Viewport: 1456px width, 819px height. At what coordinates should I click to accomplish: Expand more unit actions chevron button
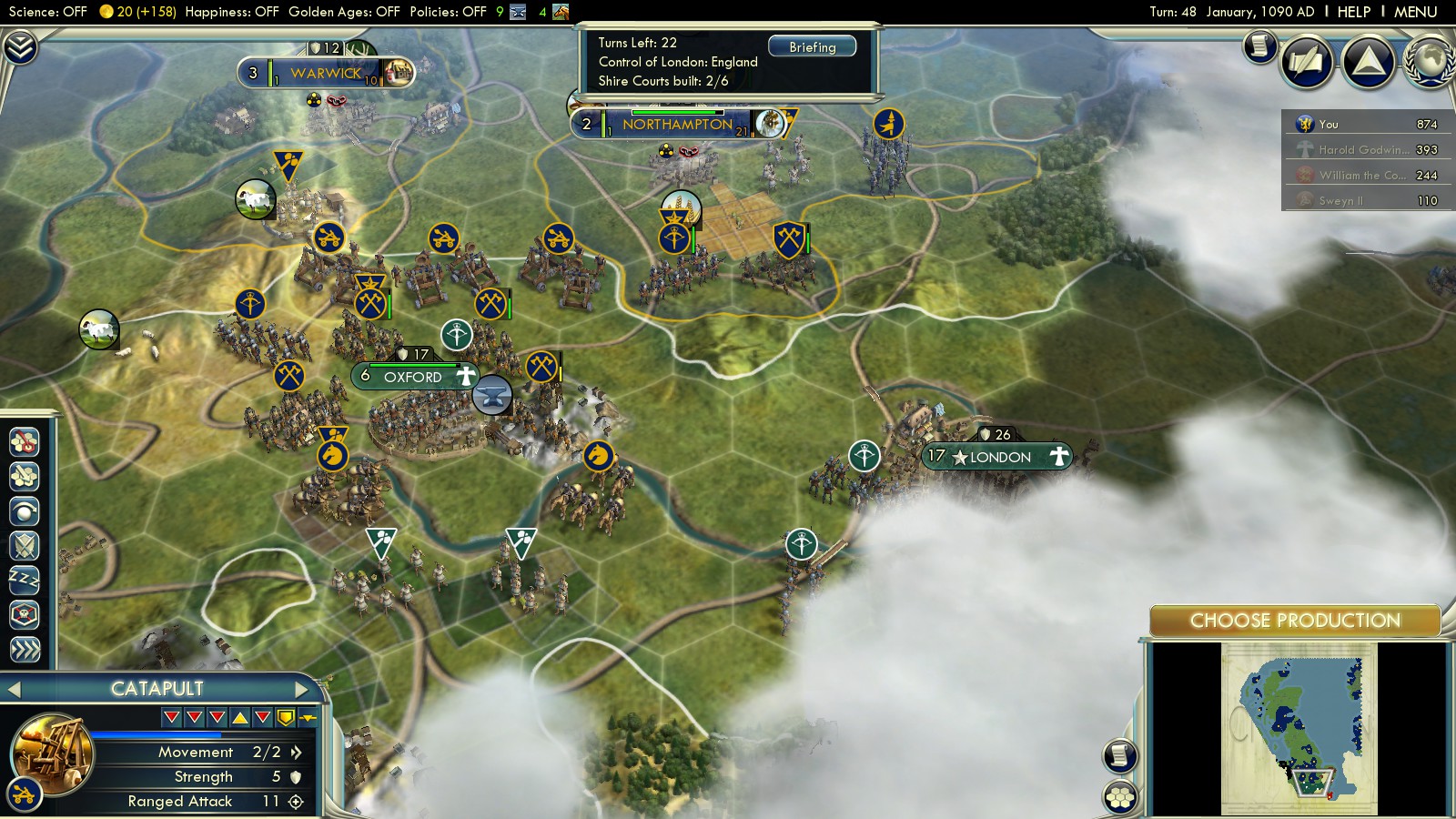click(25, 649)
